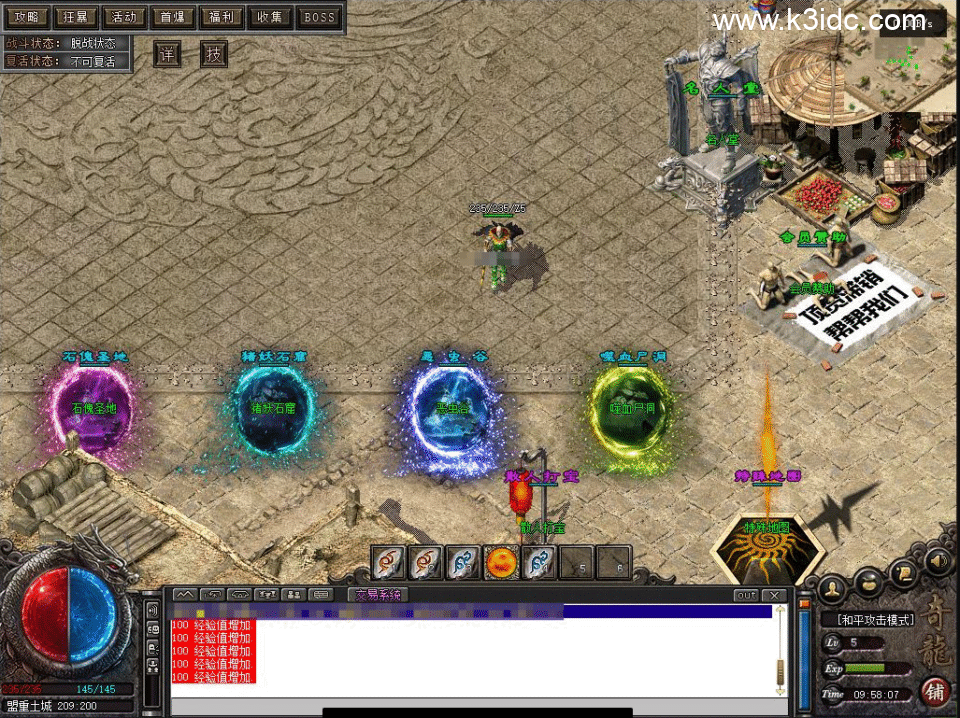Image resolution: width=960 pixels, height=718 pixels.
Task: Open the 活动 events menu
Action: 124,17
